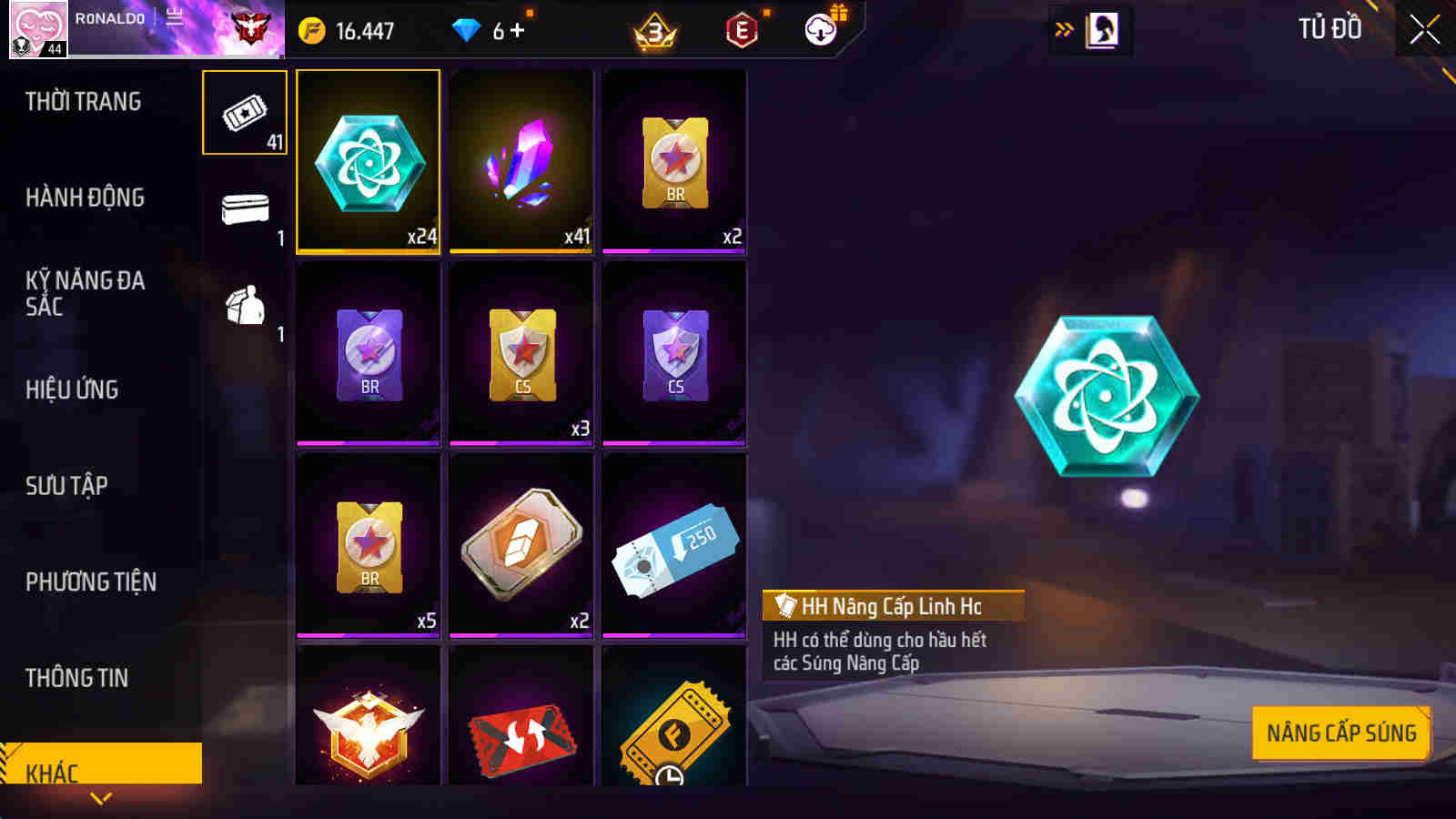Click the plus button to add diamonds
This screenshot has width=1456, height=819.
(516, 30)
